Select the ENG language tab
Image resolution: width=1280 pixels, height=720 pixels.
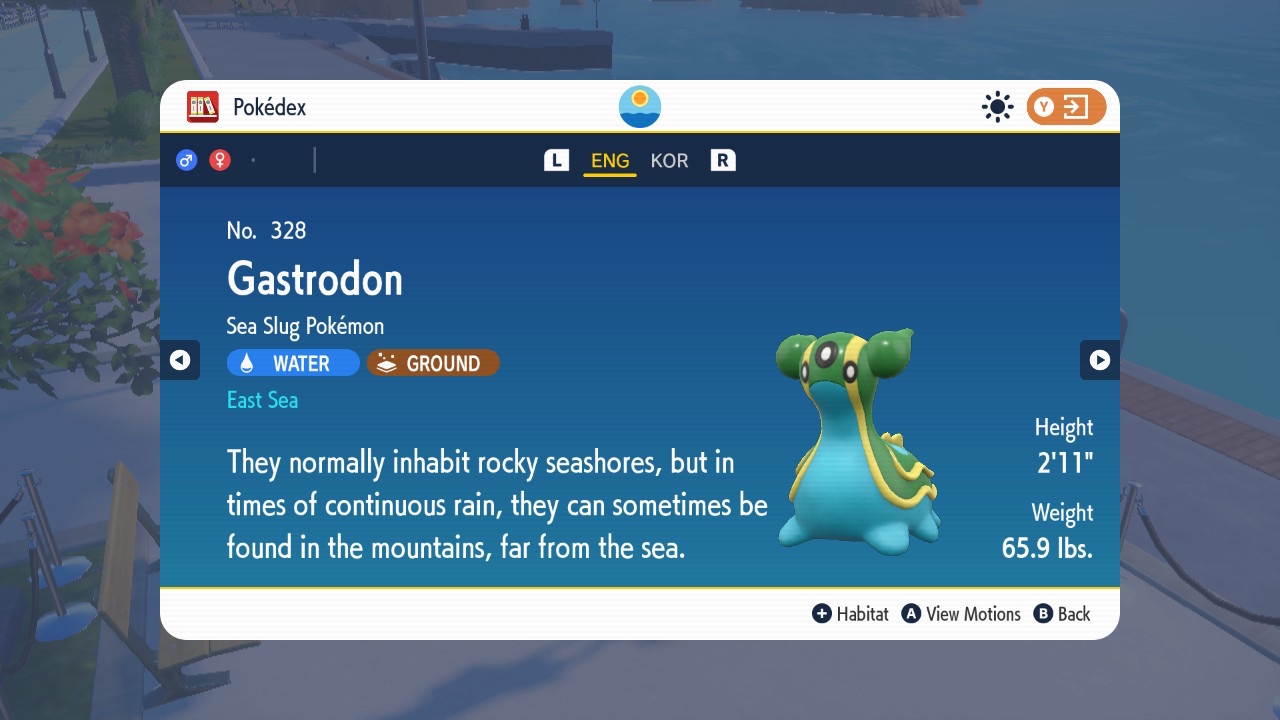point(610,161)
